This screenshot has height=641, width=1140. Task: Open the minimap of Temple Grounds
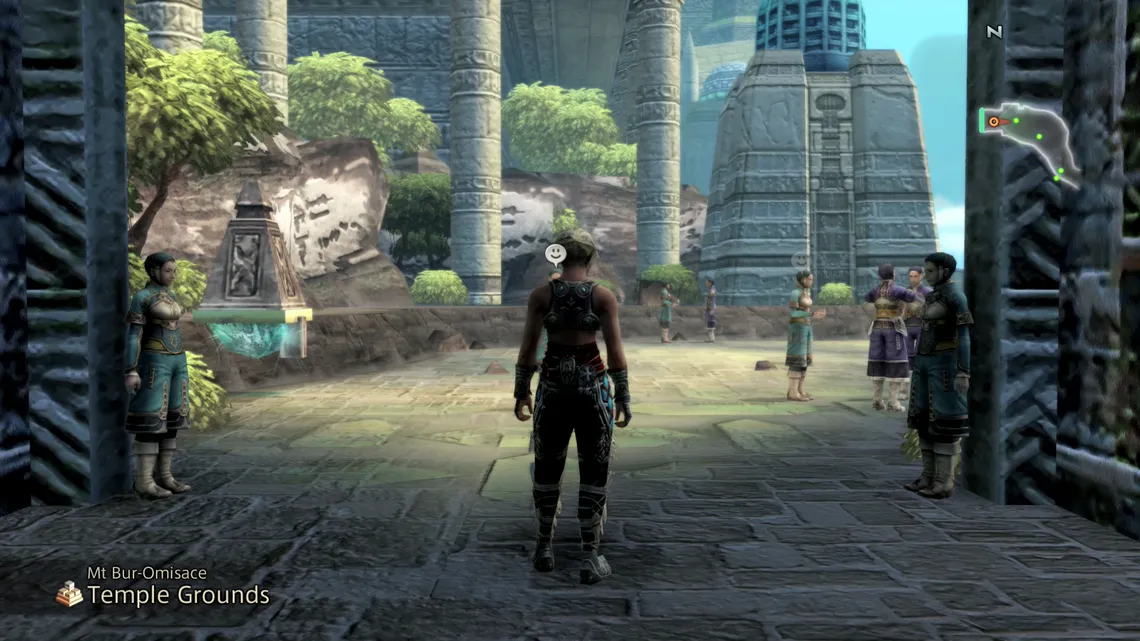1028,142
